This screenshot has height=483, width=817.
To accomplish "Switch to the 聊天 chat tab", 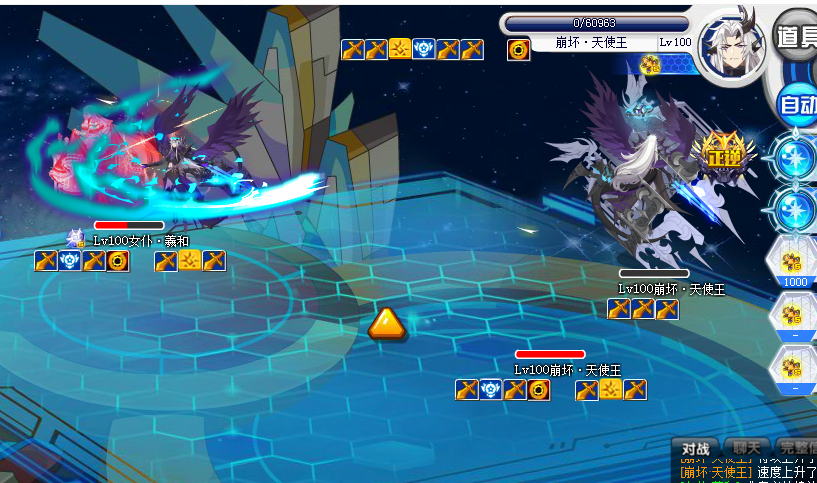I will (x=747, y=448).
